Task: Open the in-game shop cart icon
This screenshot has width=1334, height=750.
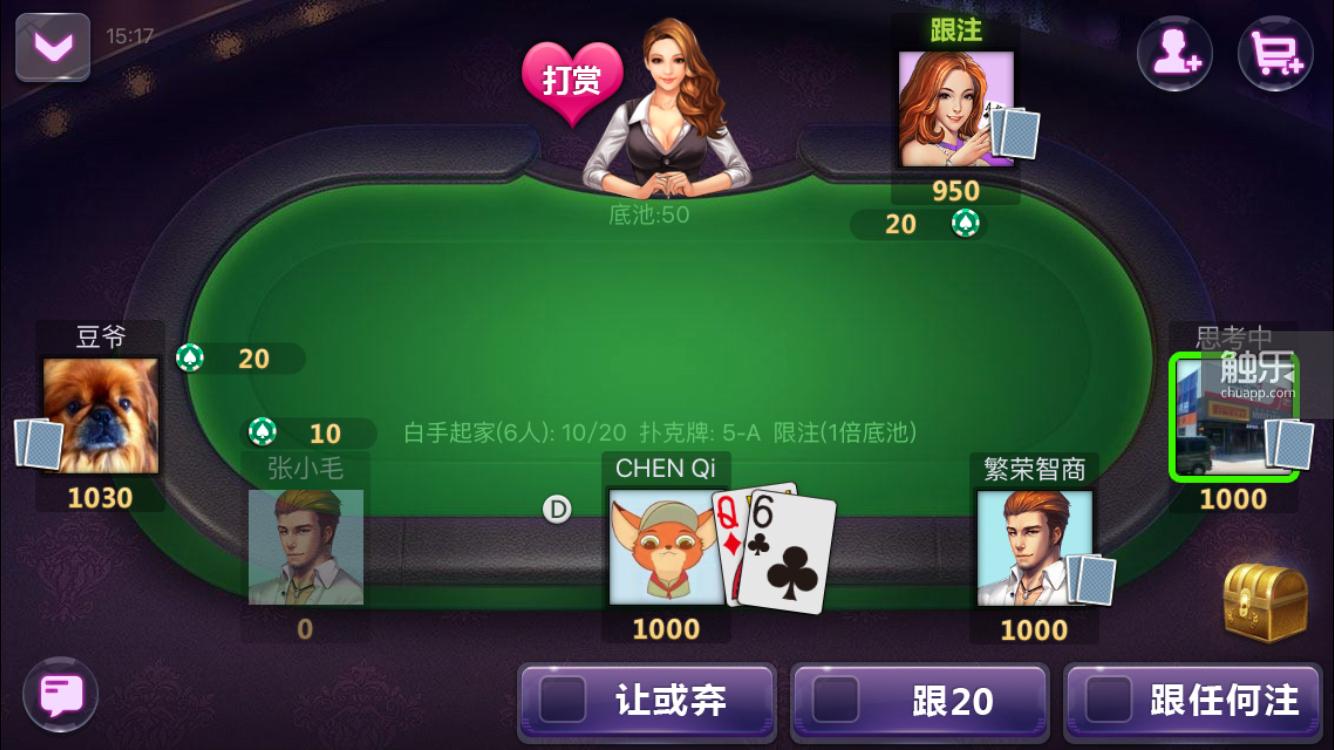Action: pos(1275,54)
